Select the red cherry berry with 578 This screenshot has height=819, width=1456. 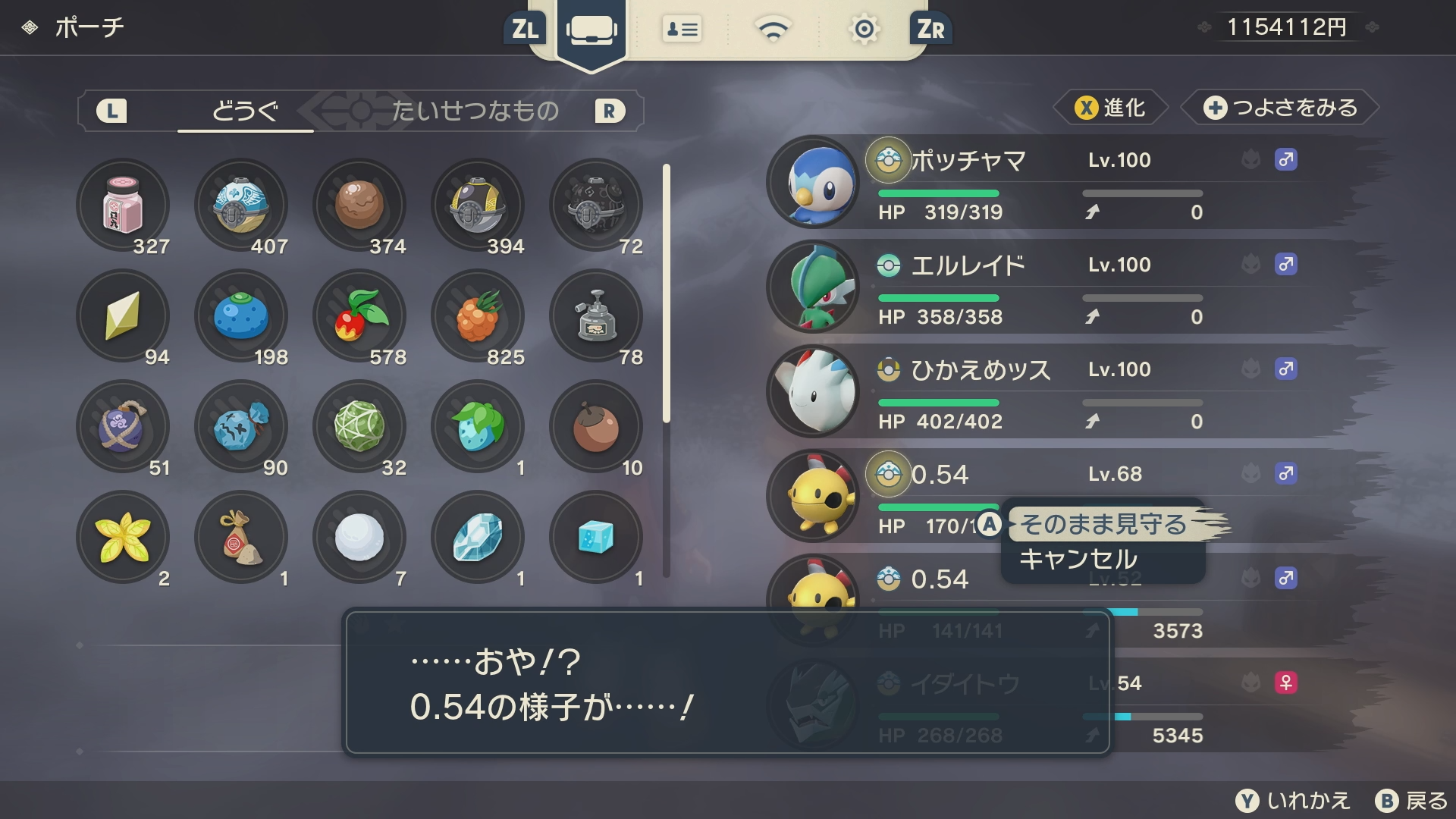pyautogui.click(x=359, y=315)
